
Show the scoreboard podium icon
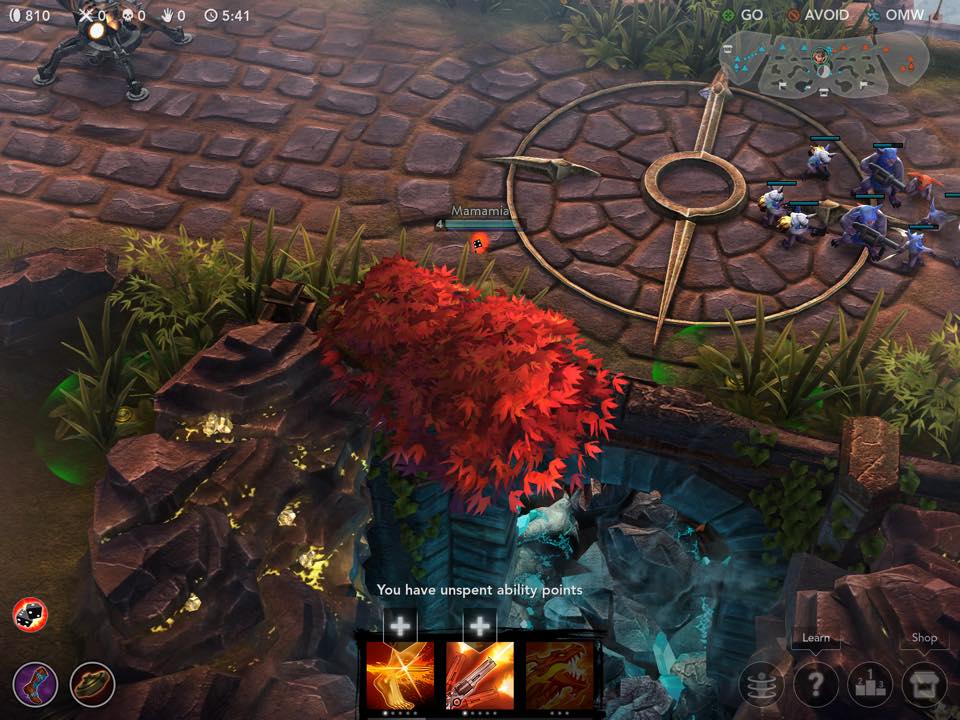pyautogui.click(x=869, y=685)
